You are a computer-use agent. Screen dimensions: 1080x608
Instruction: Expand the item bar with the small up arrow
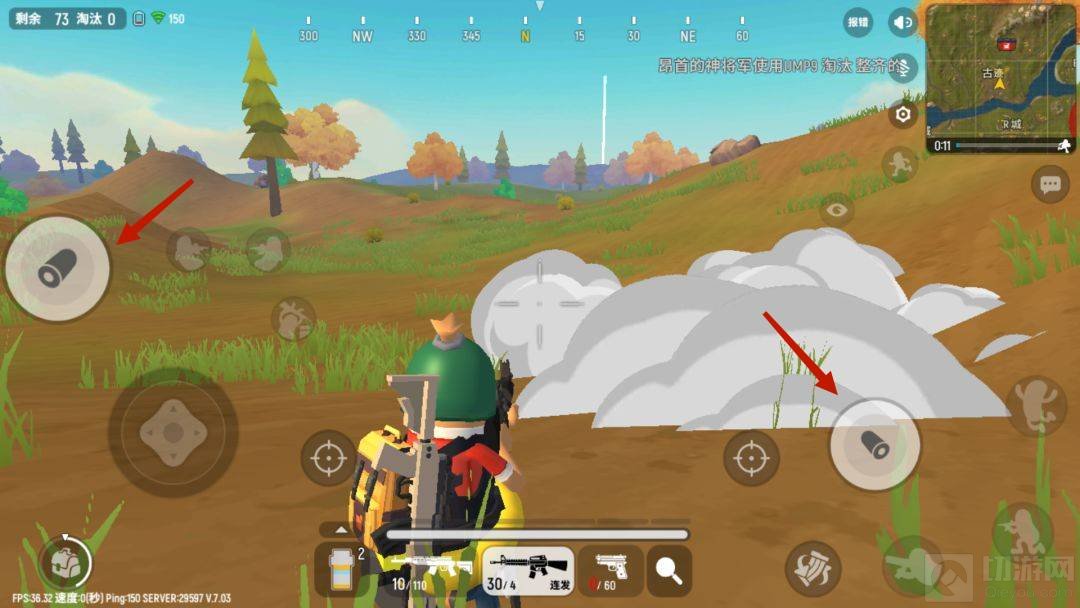coord(341,530)
